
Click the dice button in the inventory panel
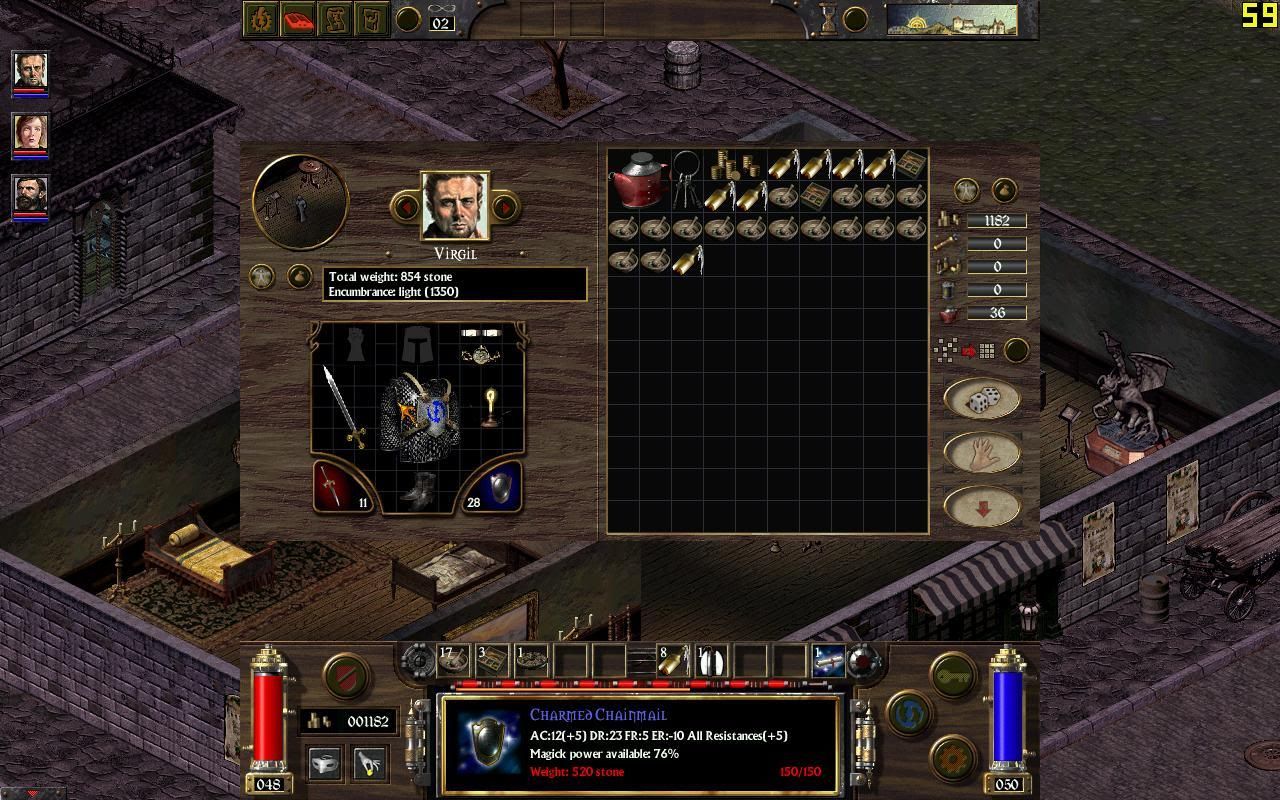coord(981,400)
